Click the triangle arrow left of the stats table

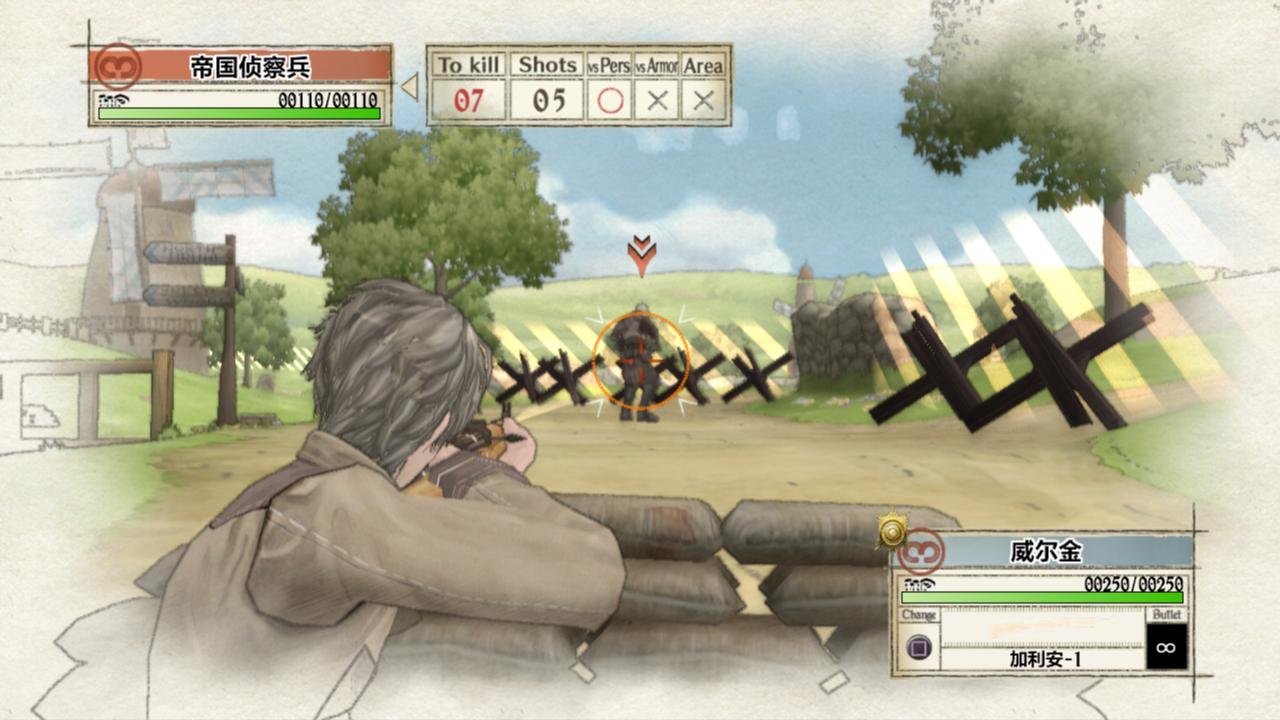tap(411, 85)
